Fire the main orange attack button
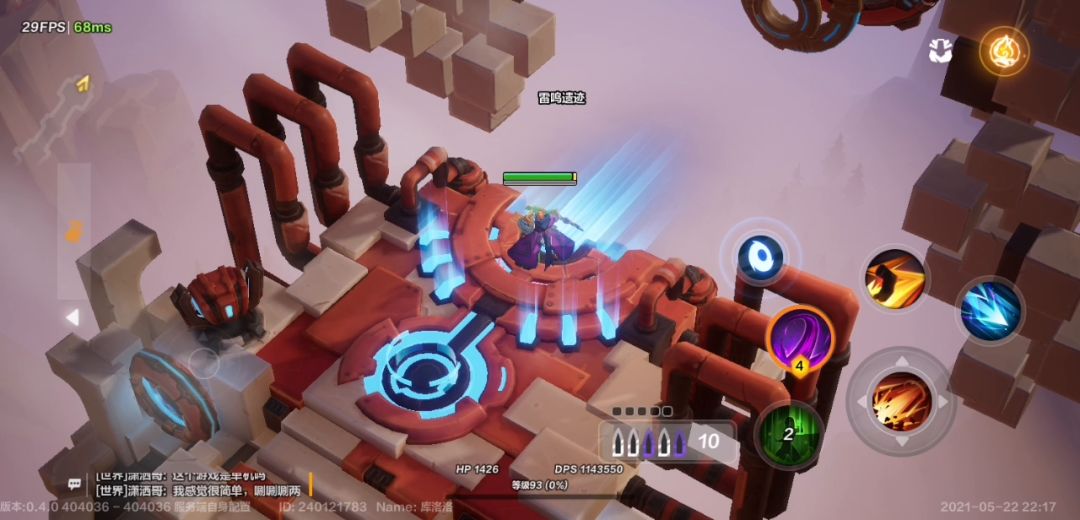 pos(901,400)
